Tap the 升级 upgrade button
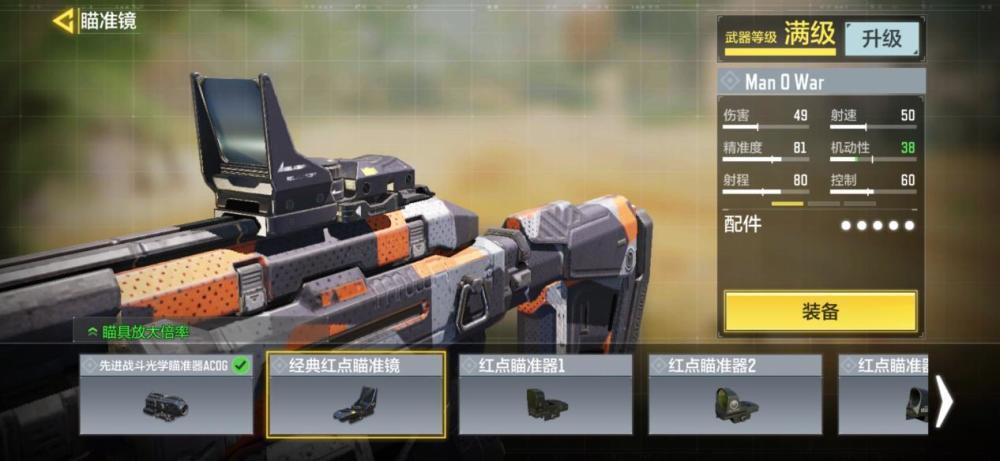Image resolution: width=1000 pixels, height=461 pixels. [881, 39]
